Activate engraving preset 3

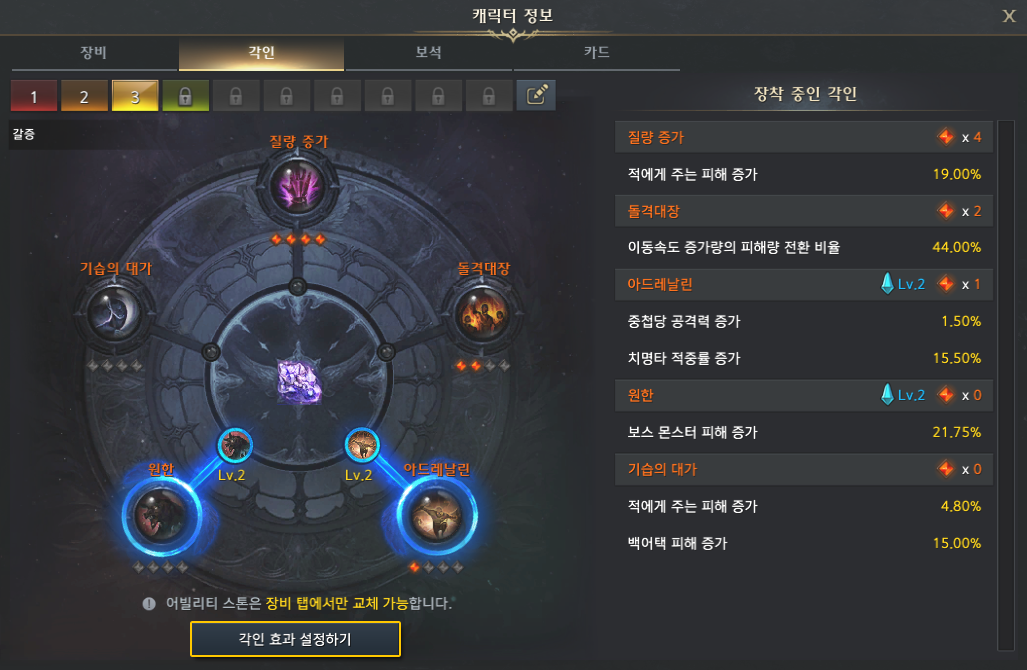pos(135,96)
